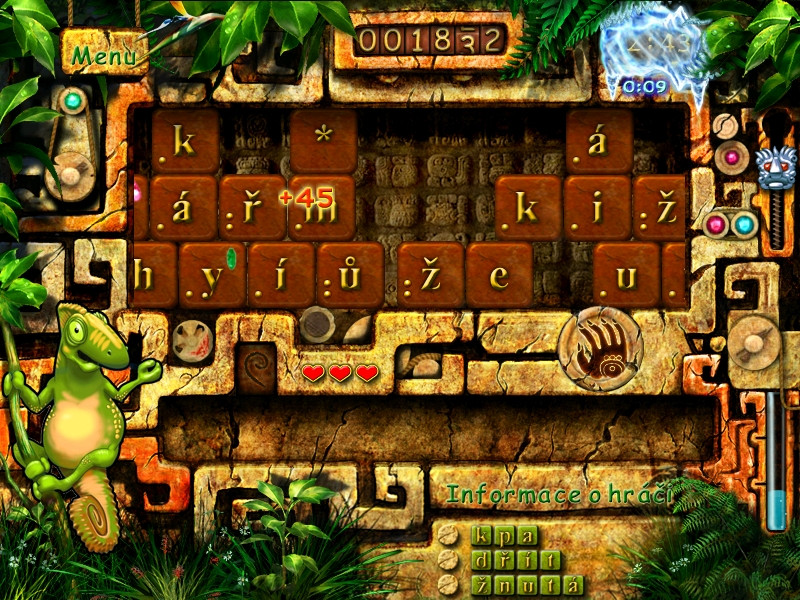Select the asterisk letter tile
Image resolution: width=800 pixels, height=600 pixels.
[x=323, y=140]
